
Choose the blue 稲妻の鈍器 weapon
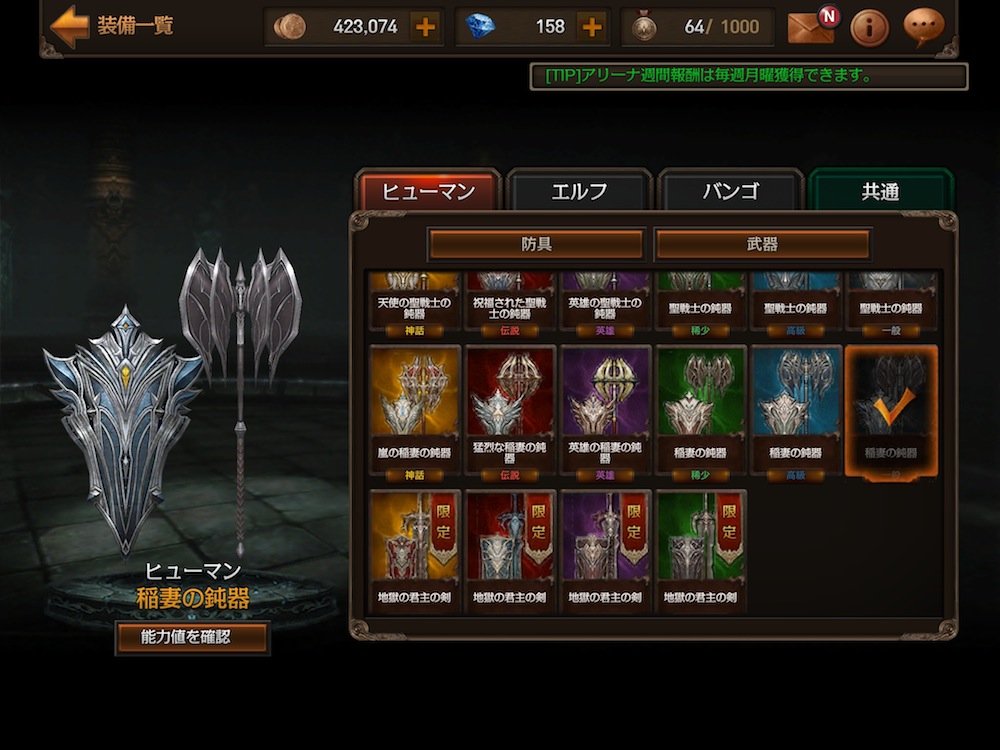(796, 410)
